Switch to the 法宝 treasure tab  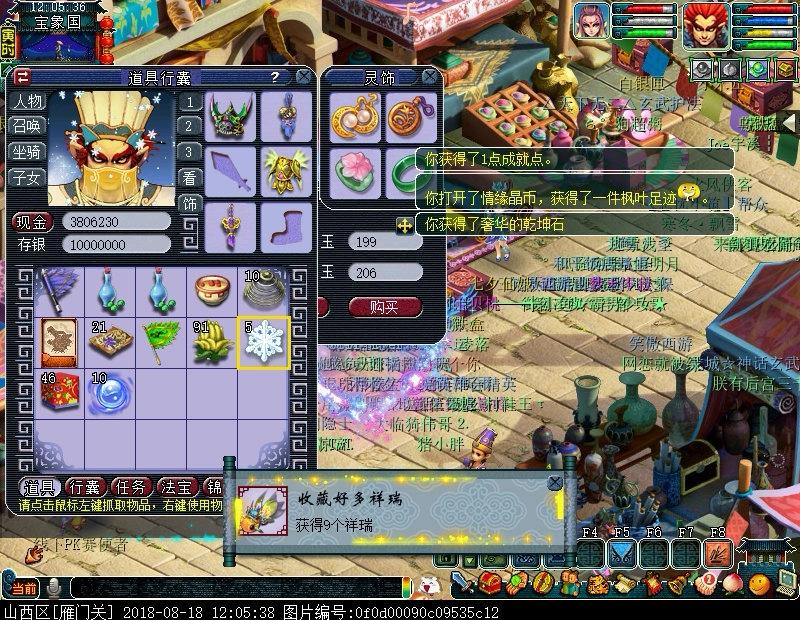click(177, 487)
